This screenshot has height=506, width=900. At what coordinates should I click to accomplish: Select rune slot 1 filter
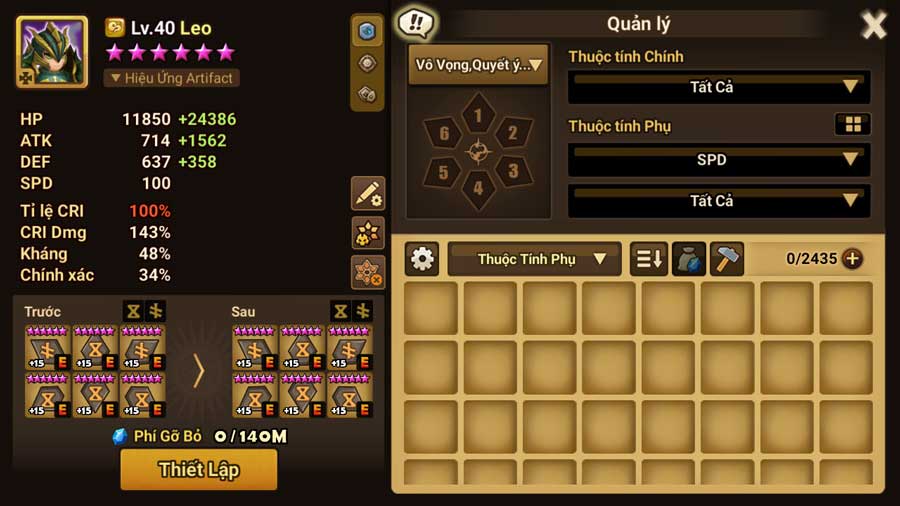(478, 117)
